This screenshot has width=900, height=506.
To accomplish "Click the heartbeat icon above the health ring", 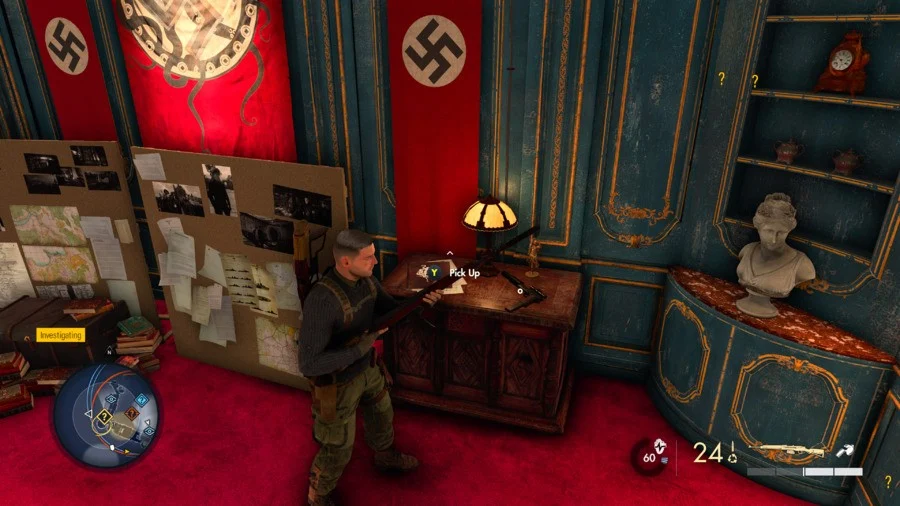I will [658, 446].
